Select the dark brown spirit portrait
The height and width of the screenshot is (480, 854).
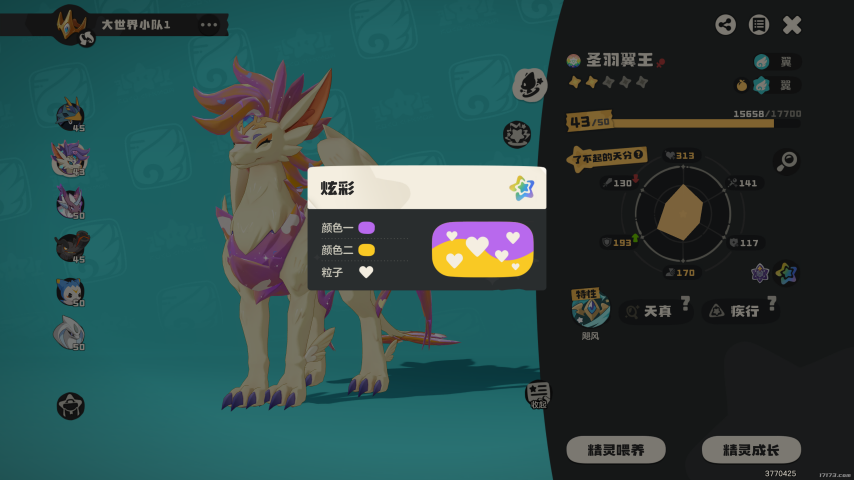(70, 245)
